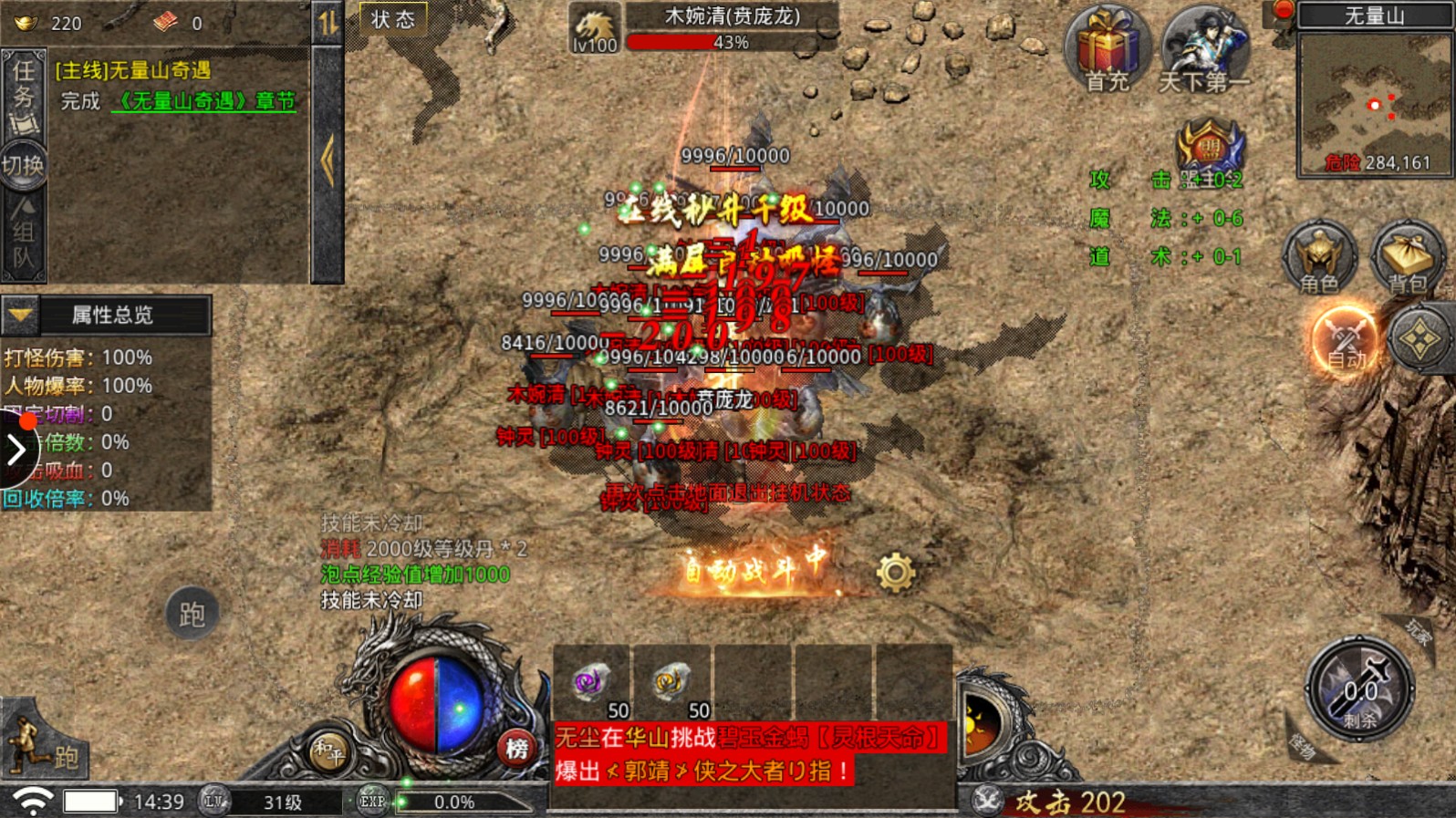This screenshot has width=1456, height=818.
Task: Toggle the 跑 run button
Action: click(192, 614)
